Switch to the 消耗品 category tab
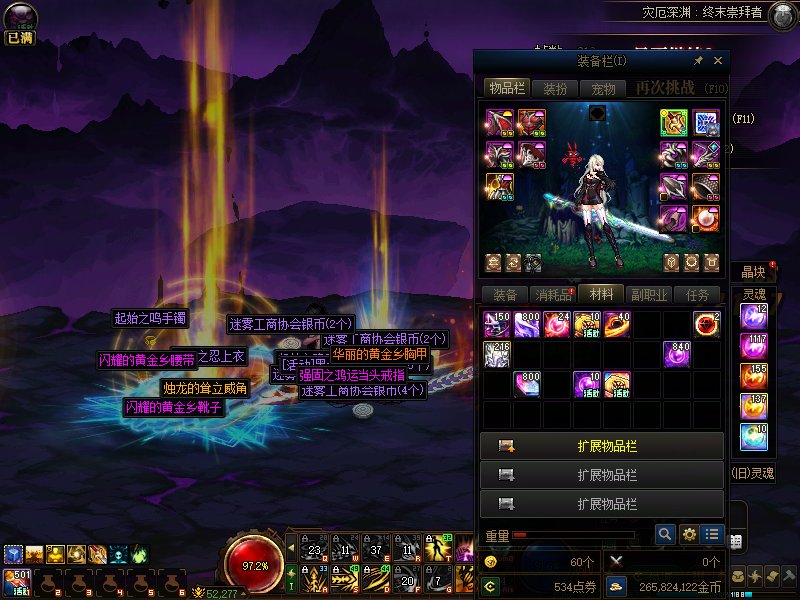This screenshot has width=800, height=600. pyautogui.click(x=553, y=295)
